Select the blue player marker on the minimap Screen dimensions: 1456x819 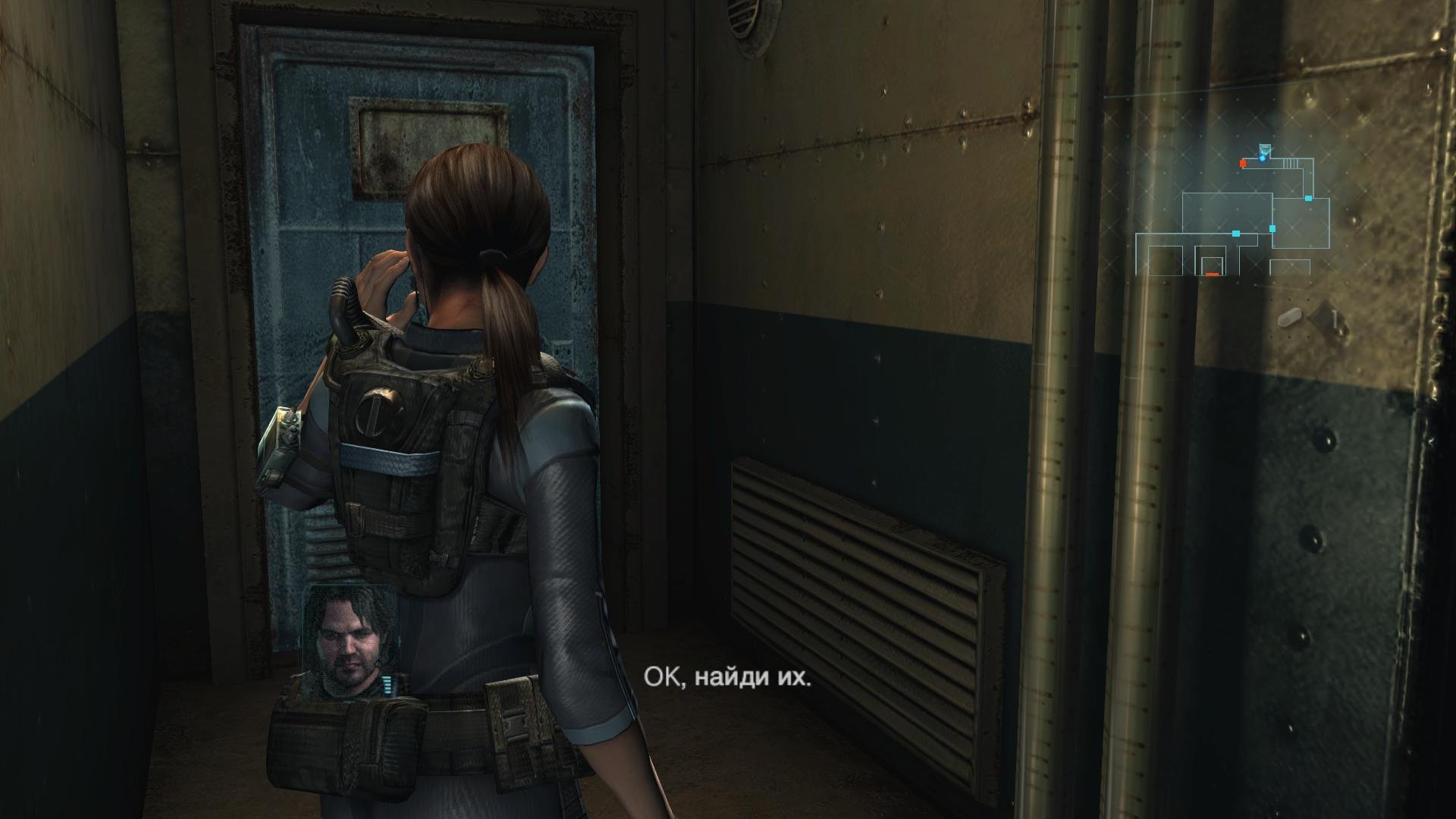pyautogui.click(x=1263, y=157)
